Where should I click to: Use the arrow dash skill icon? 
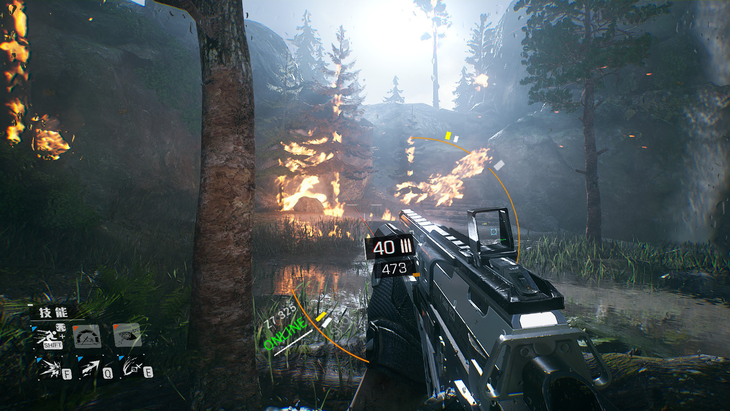[x=89, y=368]
